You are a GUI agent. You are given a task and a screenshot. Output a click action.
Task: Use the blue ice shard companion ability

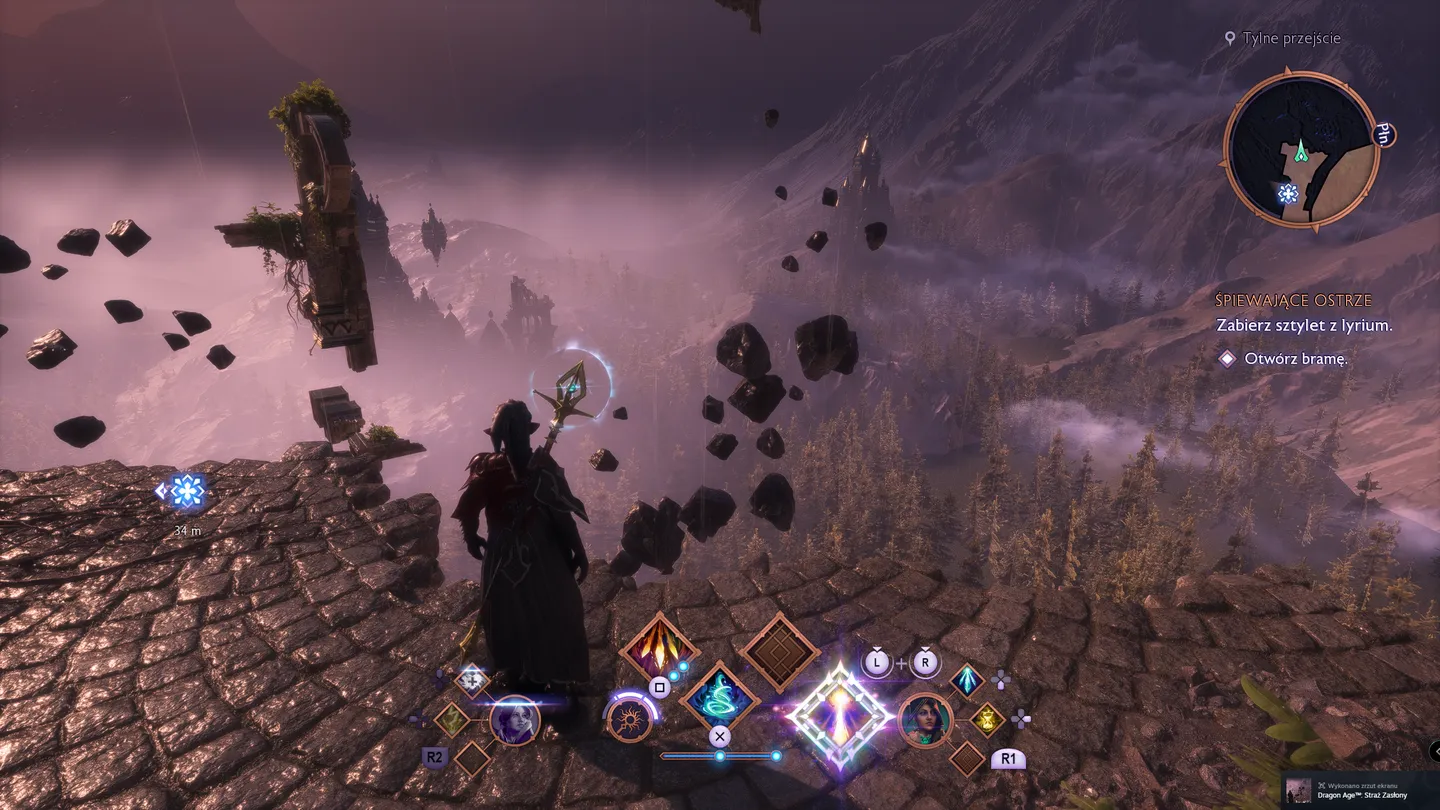click(967, 681)
